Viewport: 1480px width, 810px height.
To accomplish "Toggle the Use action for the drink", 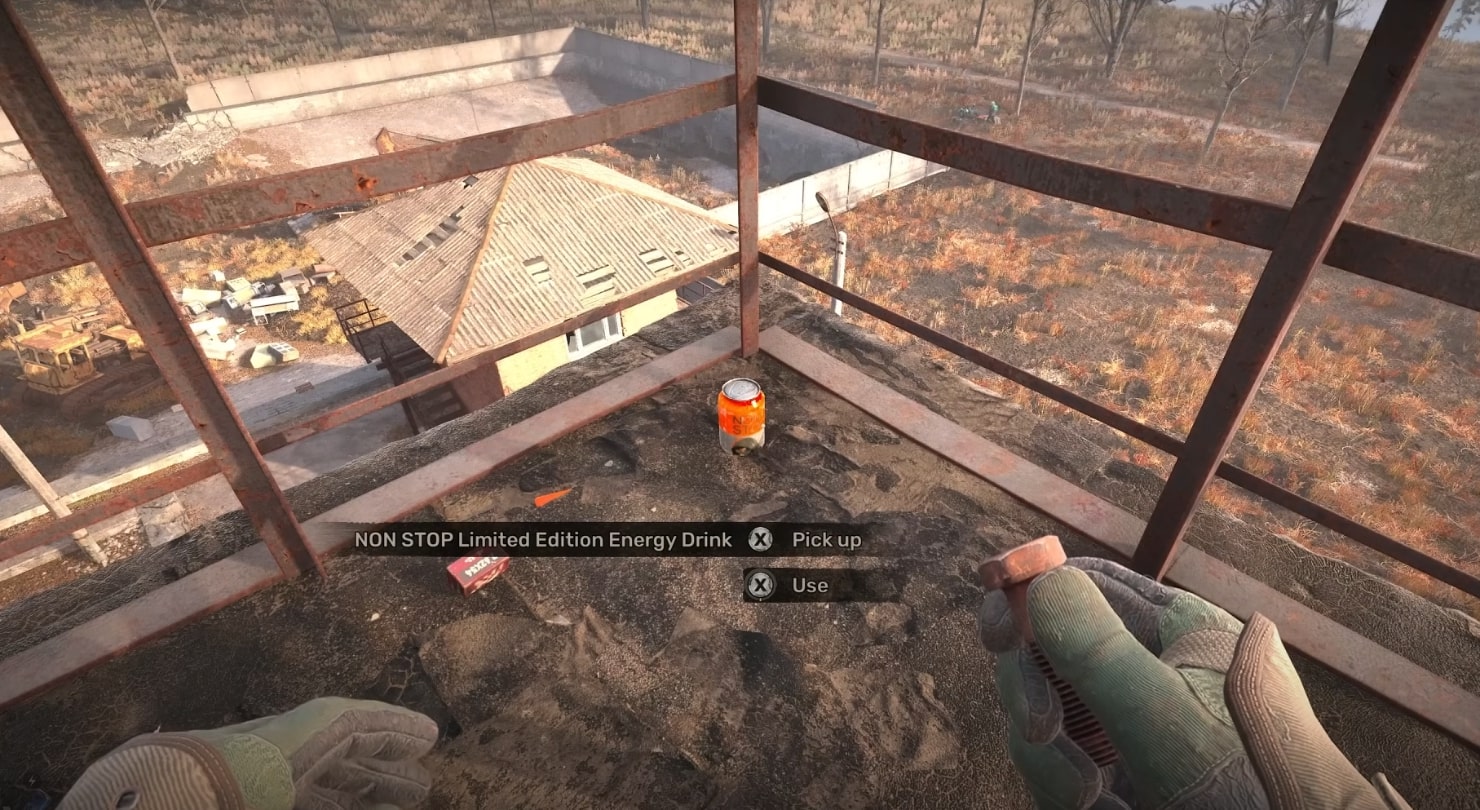I will pos(812,585).
